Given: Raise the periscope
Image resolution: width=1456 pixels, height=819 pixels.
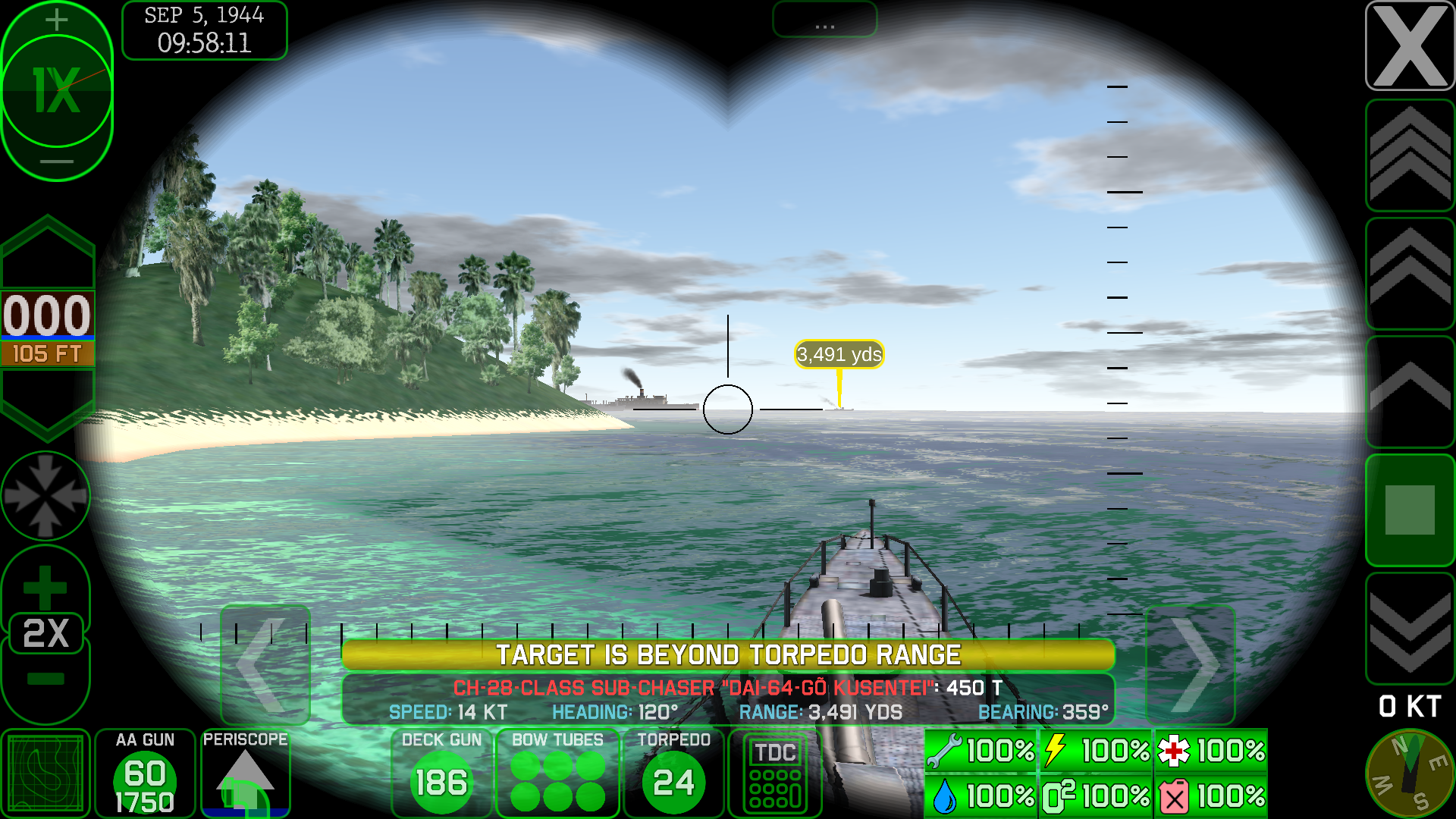Looking at the screenshot, I should pos(245,773).
